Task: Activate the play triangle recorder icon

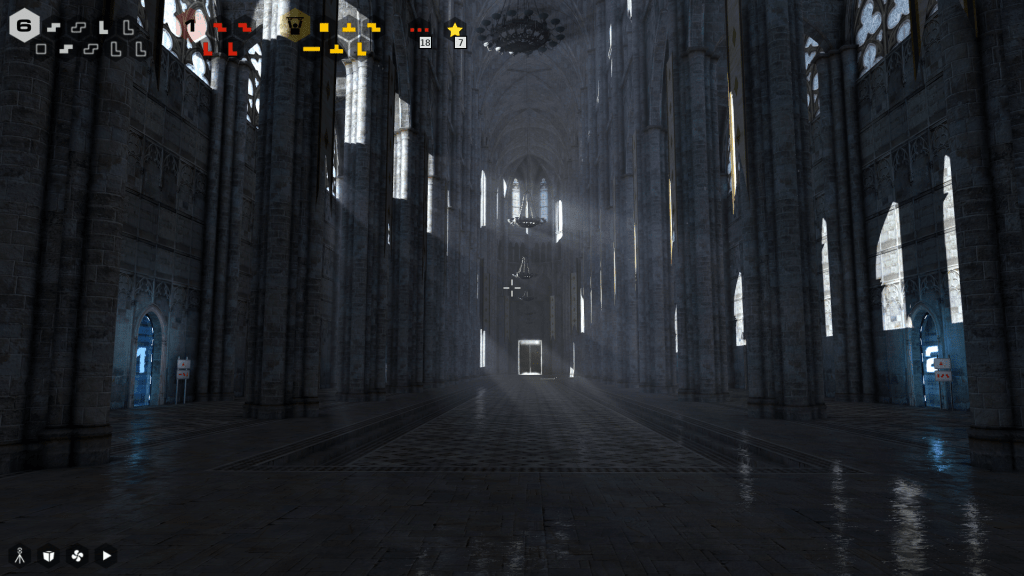Action: [x=106, y=555]
